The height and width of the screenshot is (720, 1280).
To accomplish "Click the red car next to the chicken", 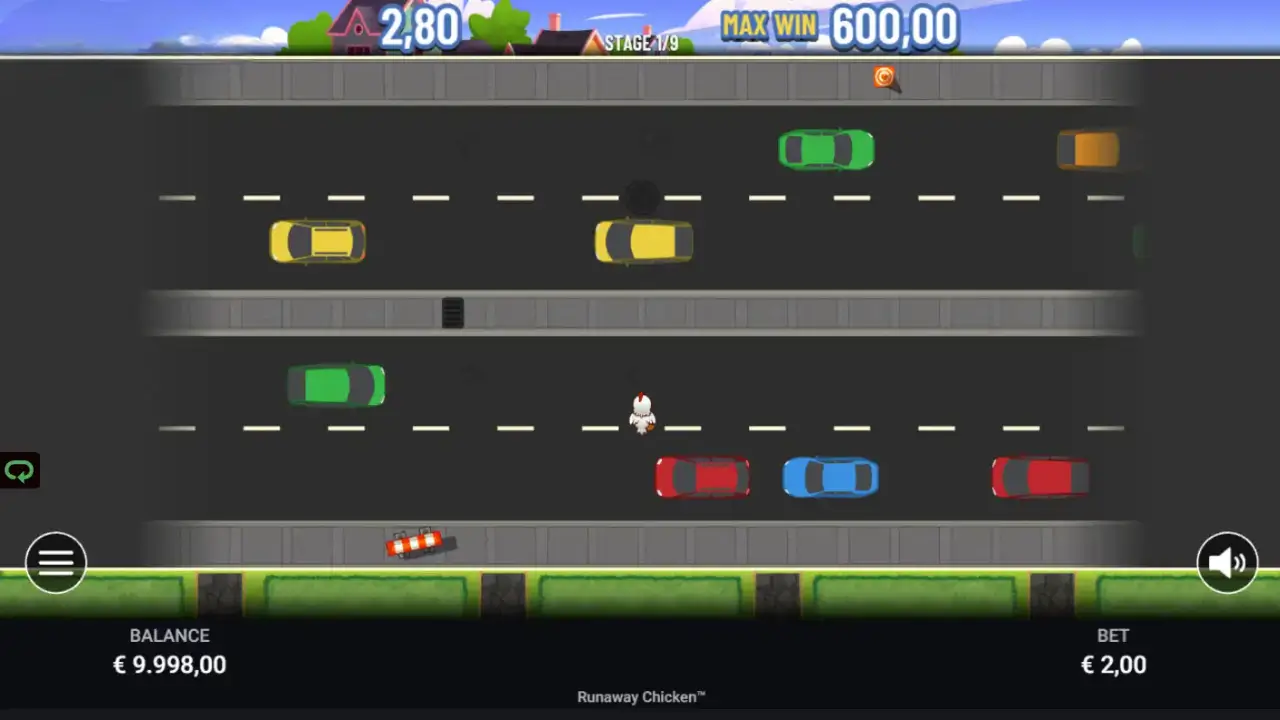I will click(702, 477).
